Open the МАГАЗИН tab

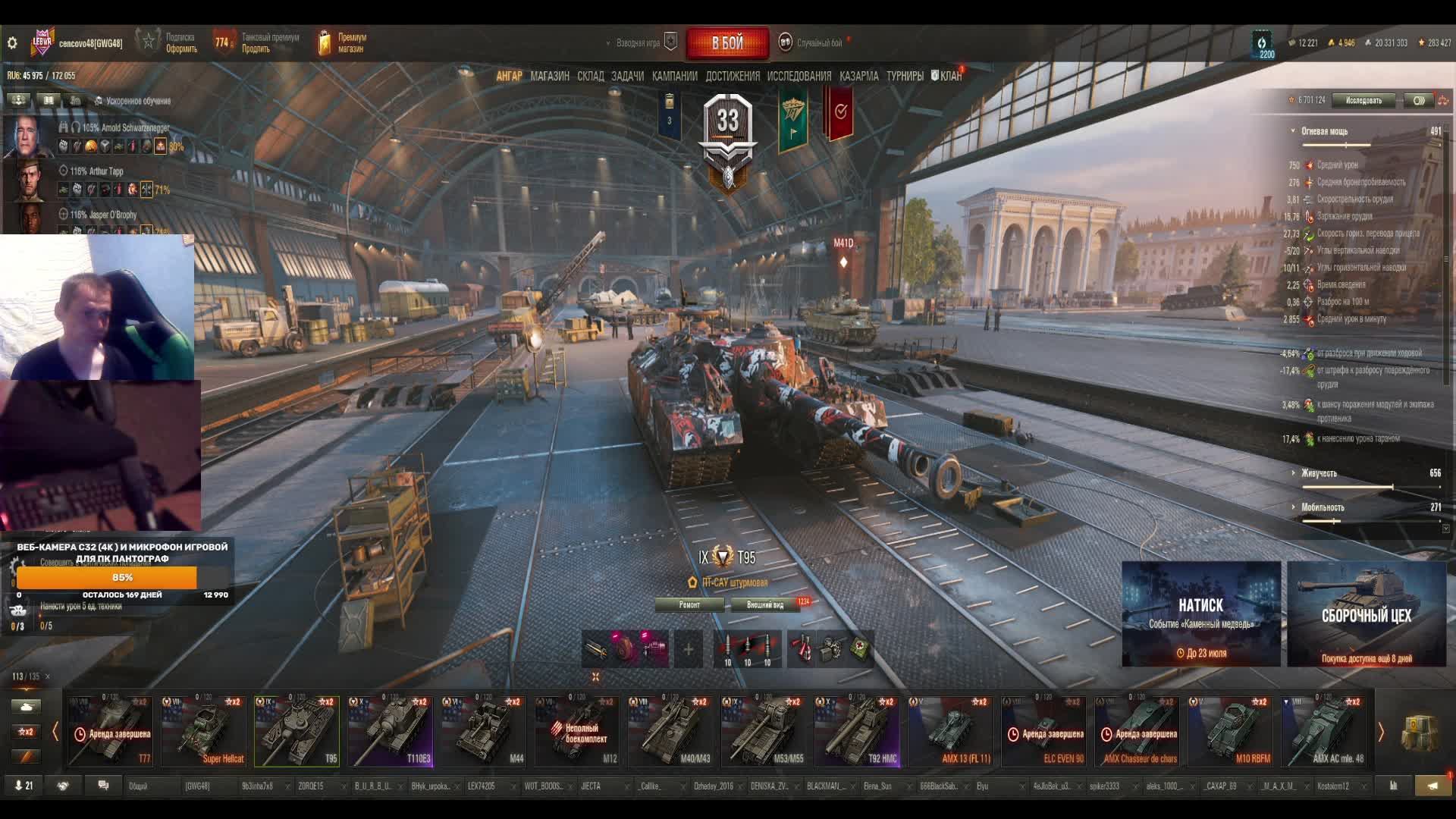click(550, 76)
